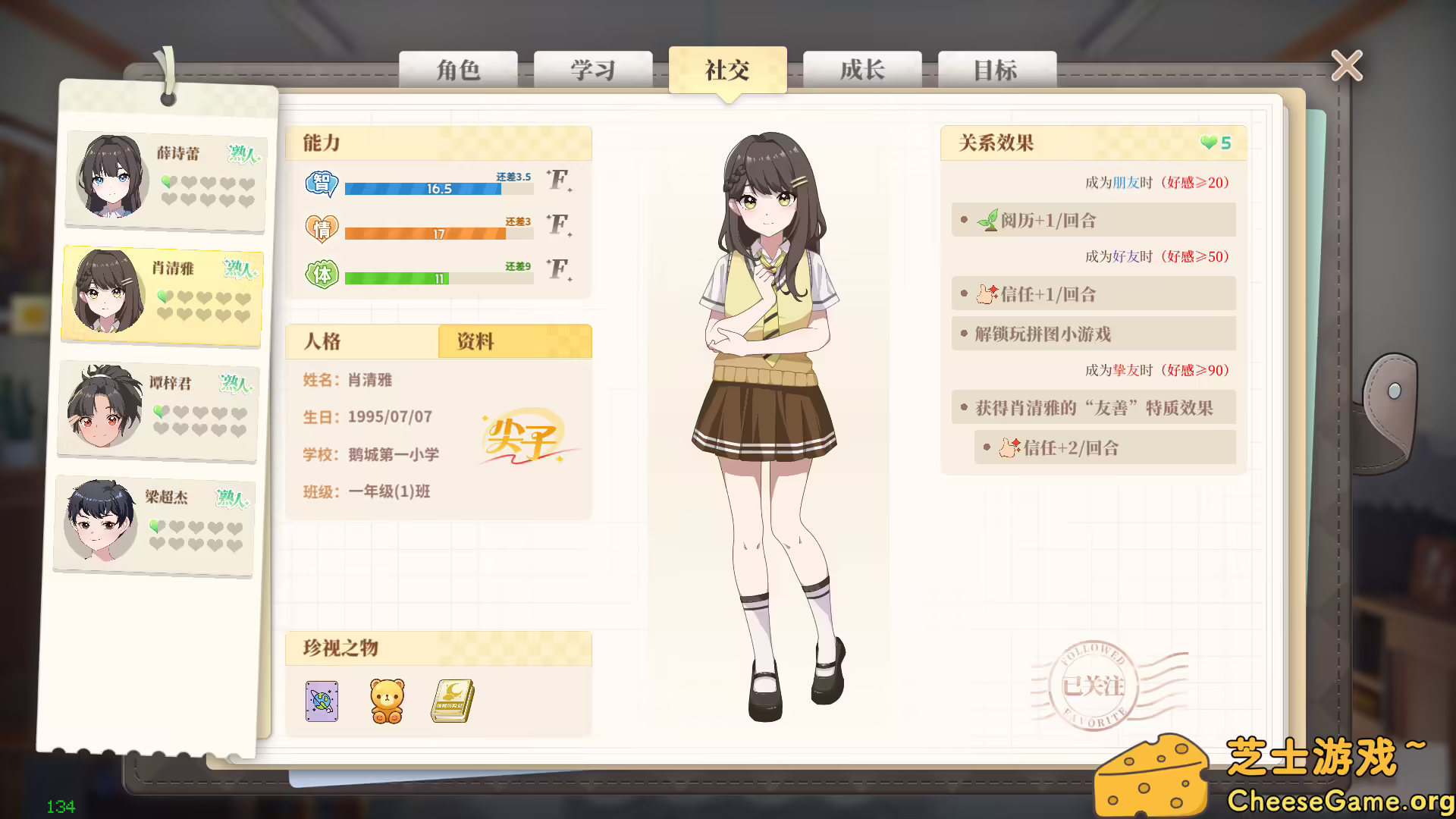
Task: Select the teddy bear treasured item icon
Action: pyautogui.click(x=386, y=701)
